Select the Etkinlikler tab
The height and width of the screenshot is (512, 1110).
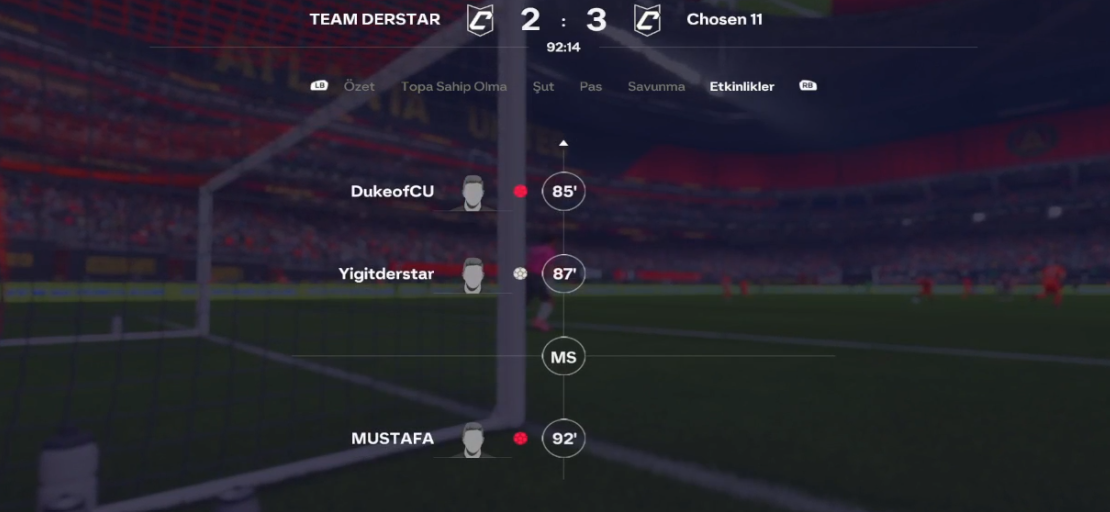tap(741, 87)
